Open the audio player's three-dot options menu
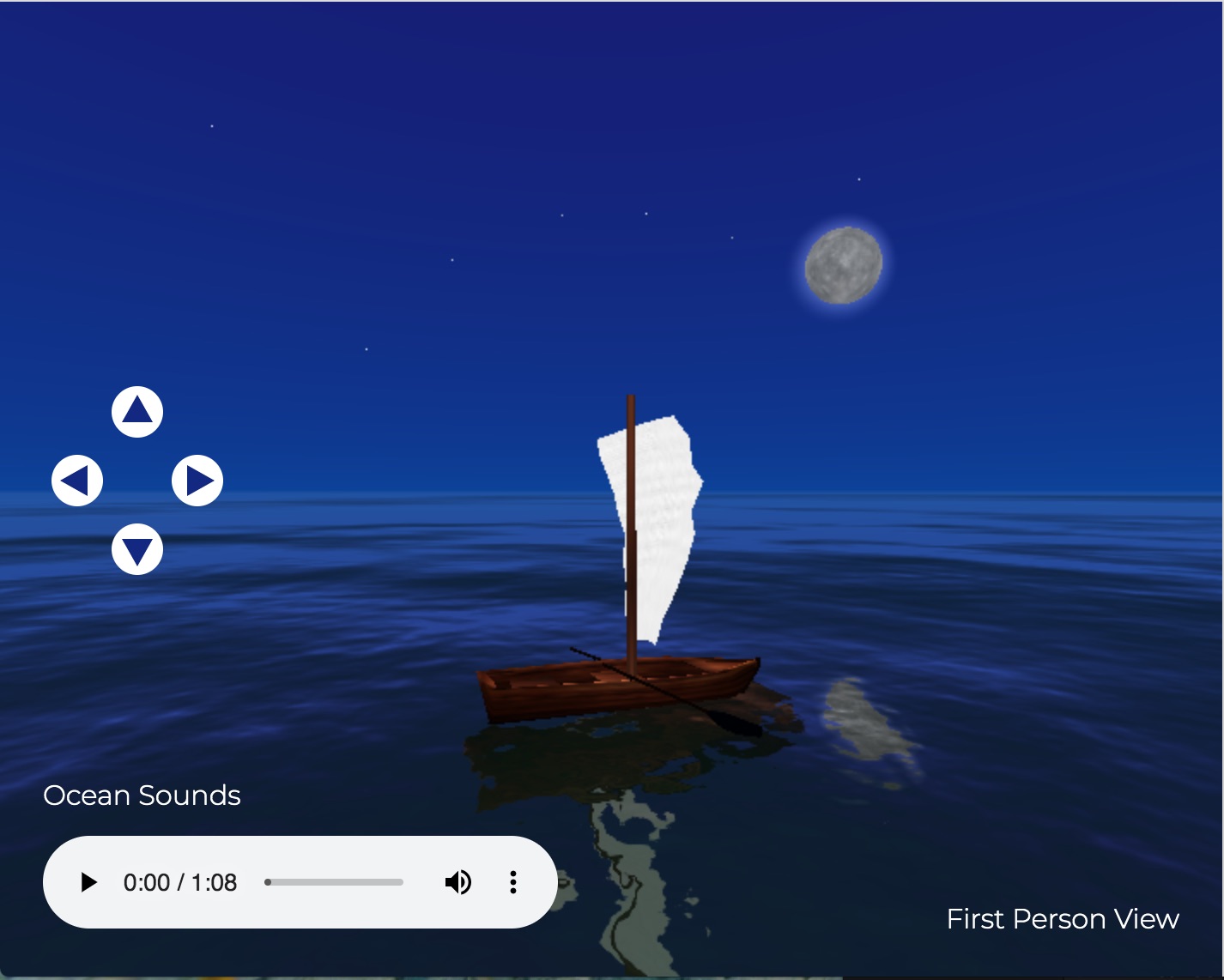Viewport: 1224px width, 980px height. [513, 882]
